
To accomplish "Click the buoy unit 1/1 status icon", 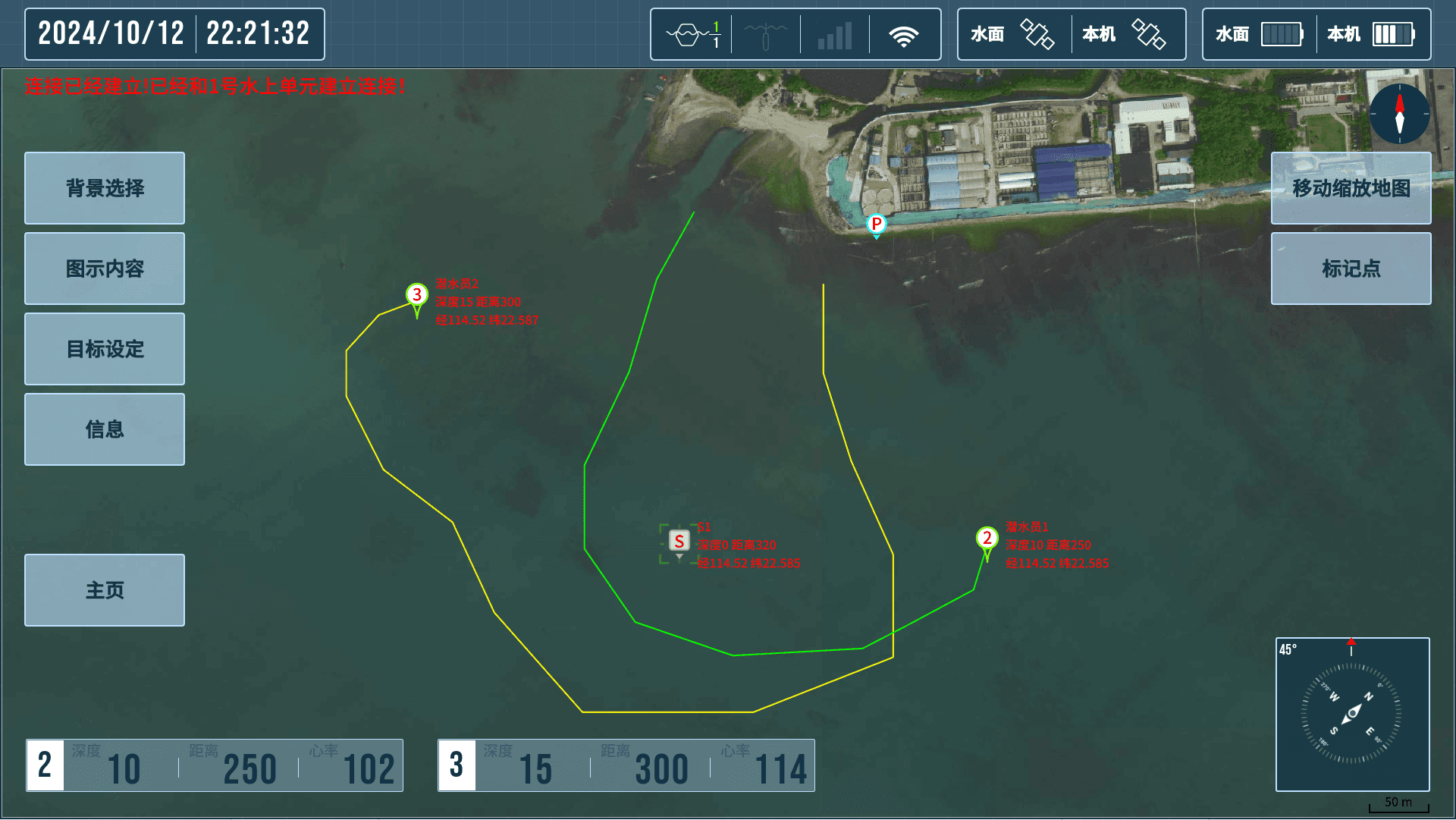I will pyautogui.click(x=694, y=33).
